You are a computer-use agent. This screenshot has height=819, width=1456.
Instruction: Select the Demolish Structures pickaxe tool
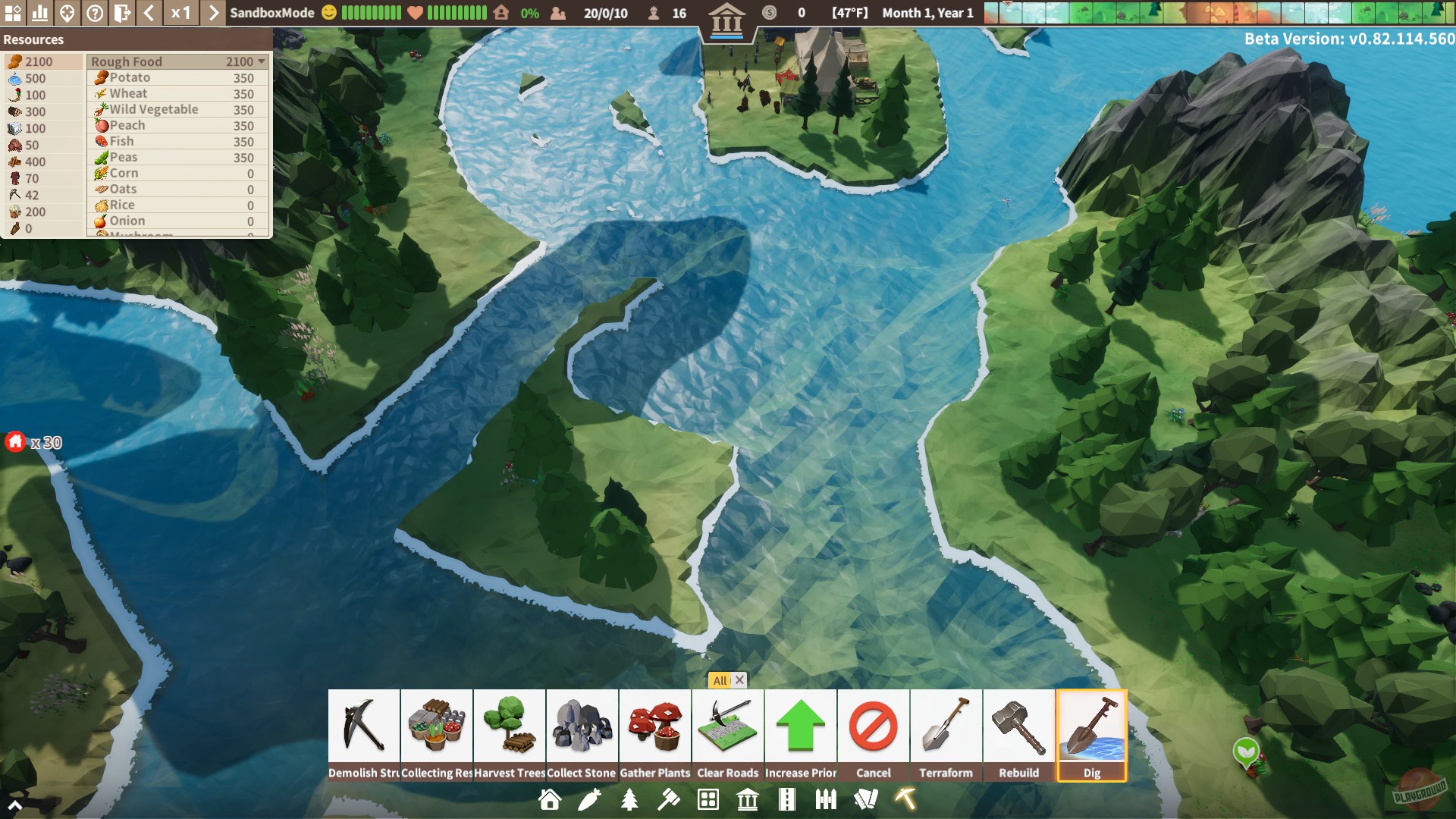(363, 728)
